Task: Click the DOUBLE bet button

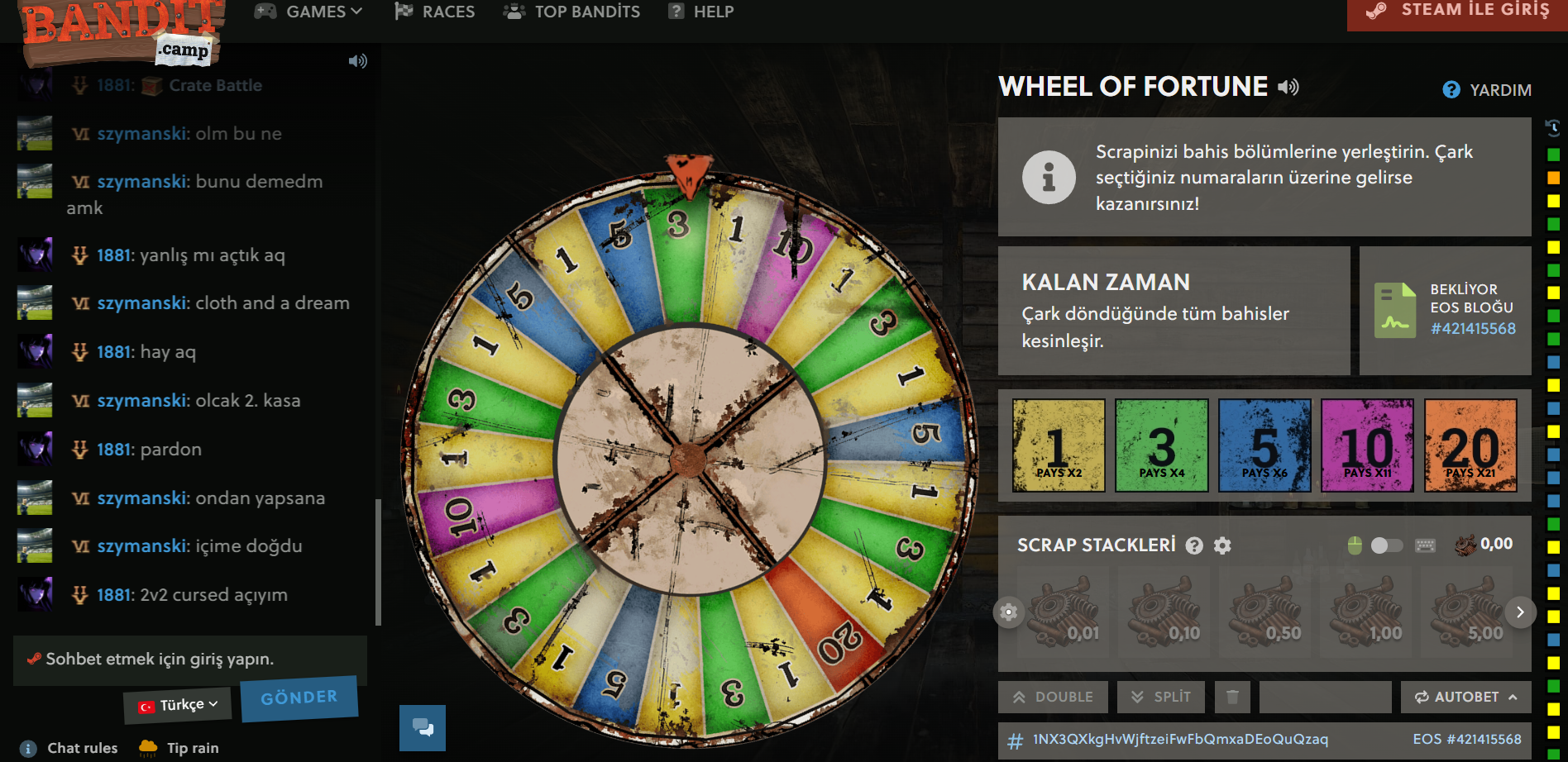Action: click(x=1053, y=697)
